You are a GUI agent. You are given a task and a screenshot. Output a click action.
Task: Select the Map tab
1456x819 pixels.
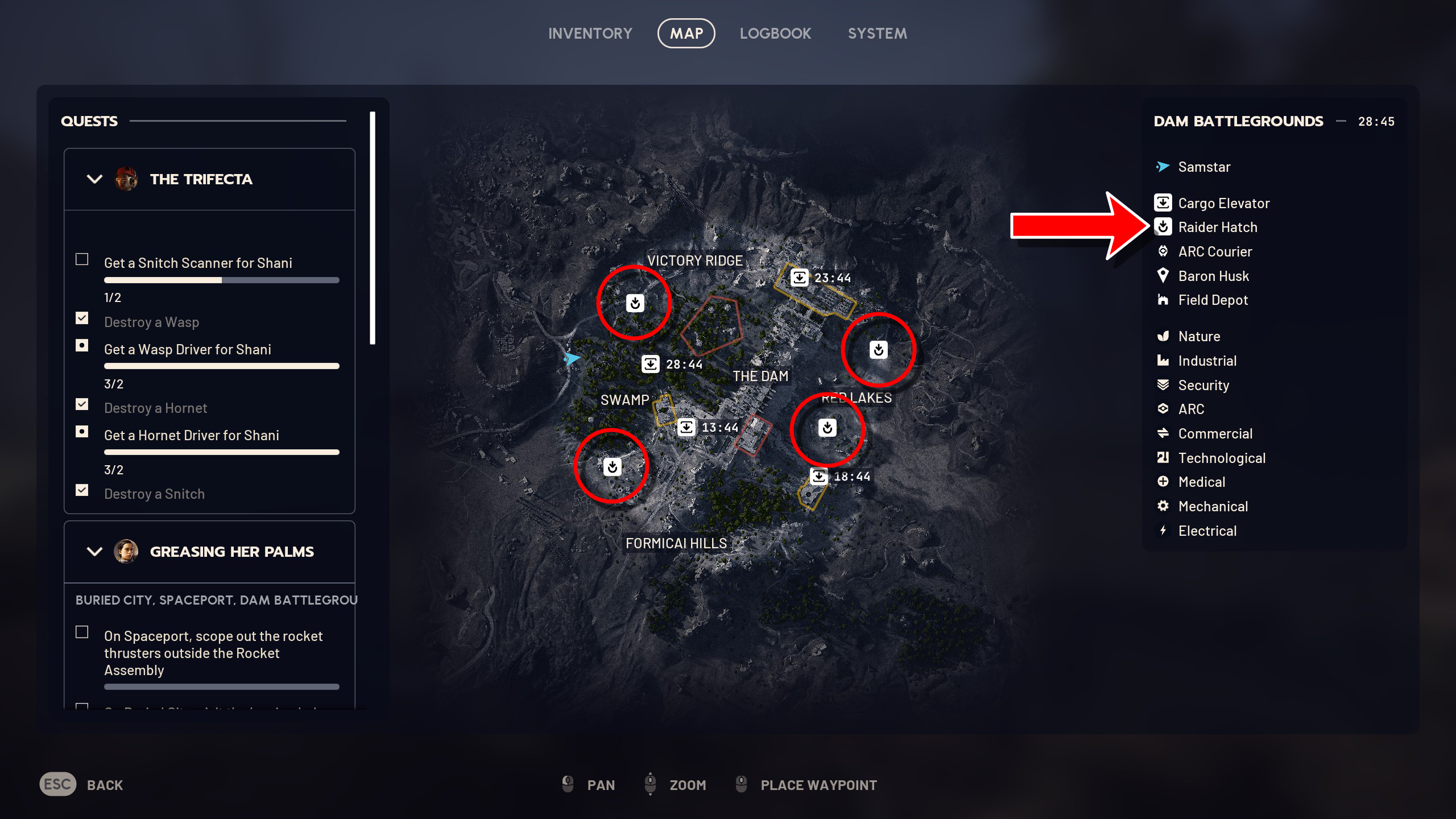coord(686,34)
